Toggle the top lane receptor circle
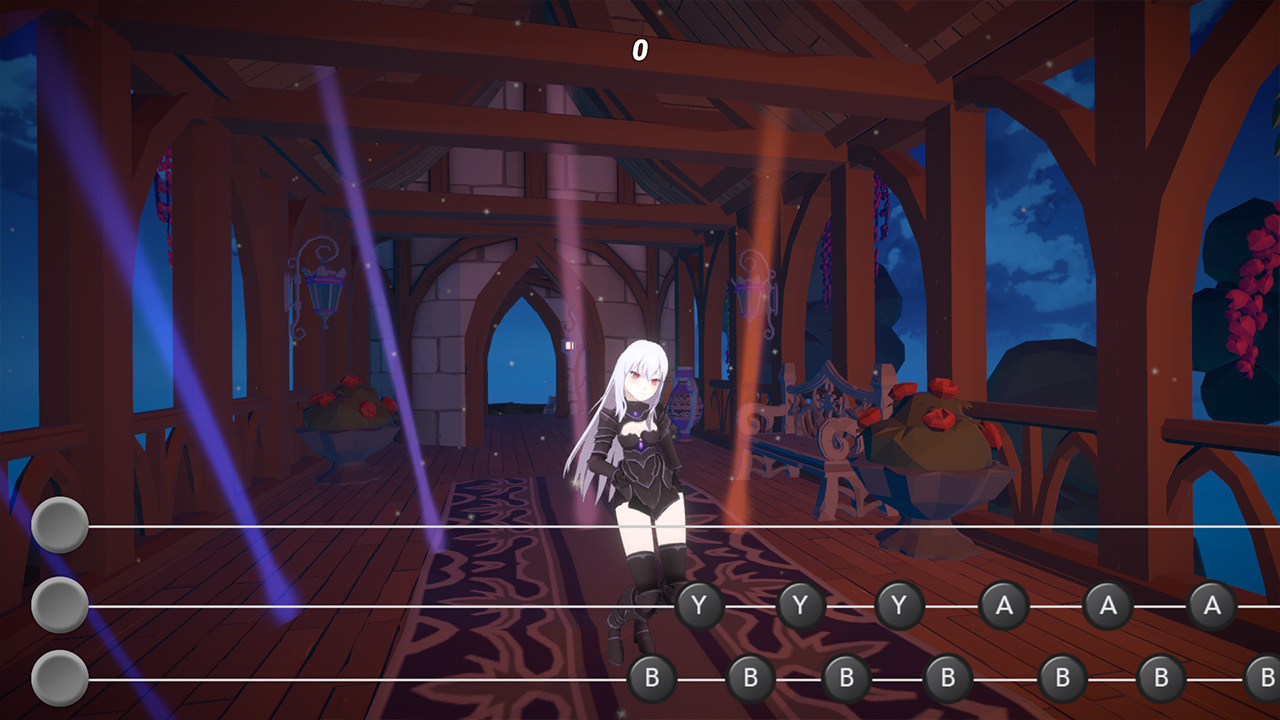The height and width of the screenshot is (720, 1280). click(60, 524)
